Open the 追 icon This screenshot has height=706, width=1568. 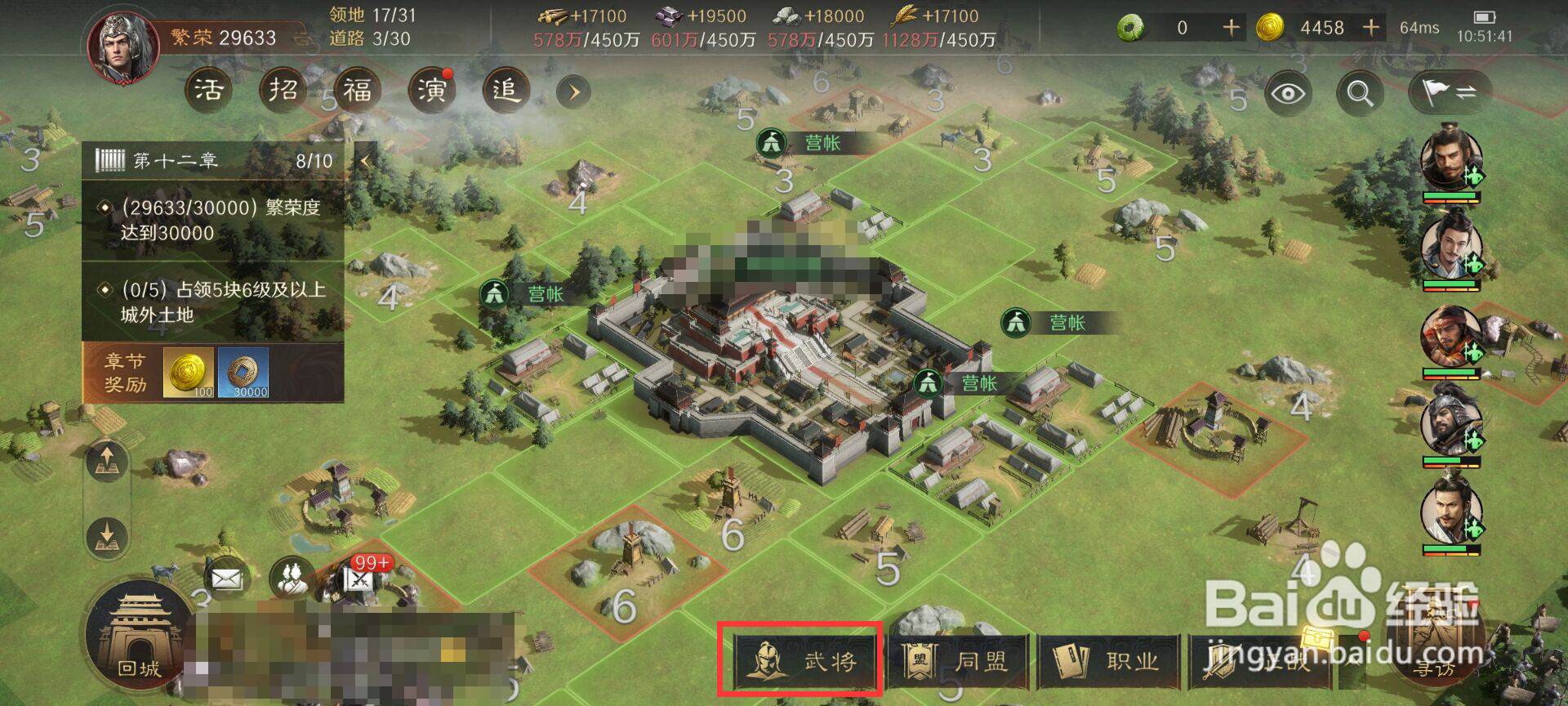tap(506, 90)
